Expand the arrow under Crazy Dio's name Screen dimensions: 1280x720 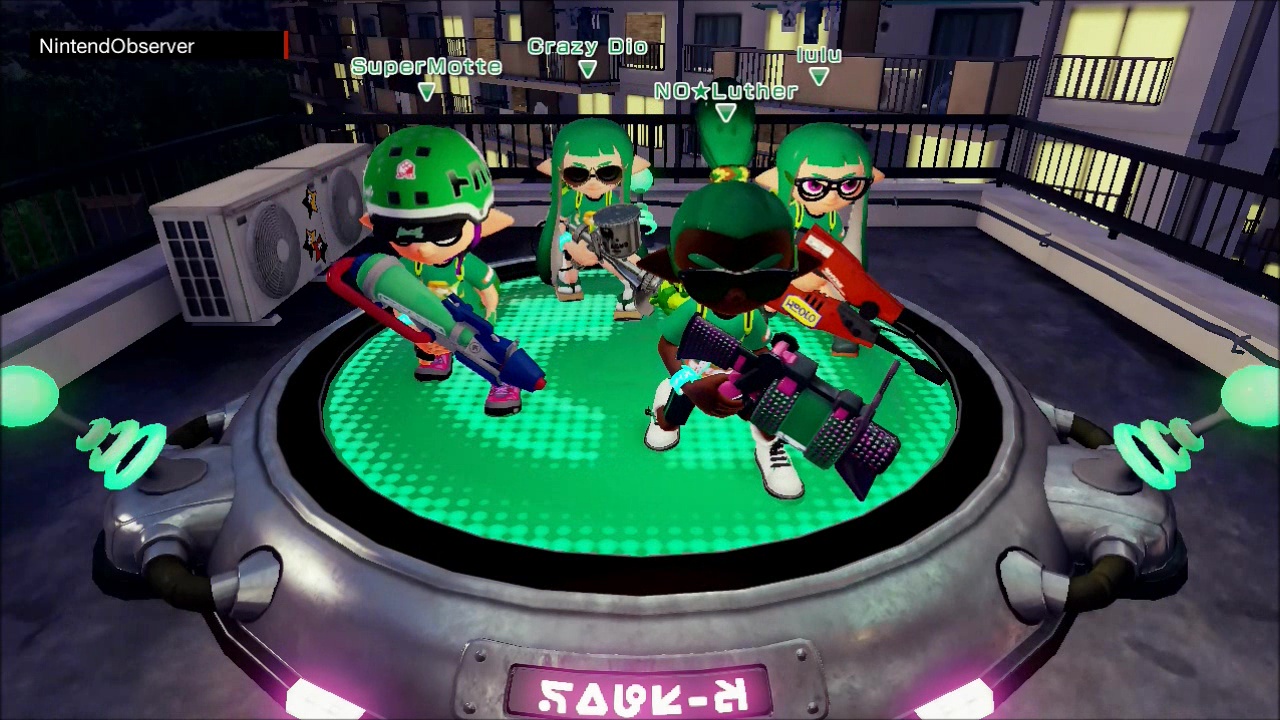pyautogui.click(x=588, y=67)
